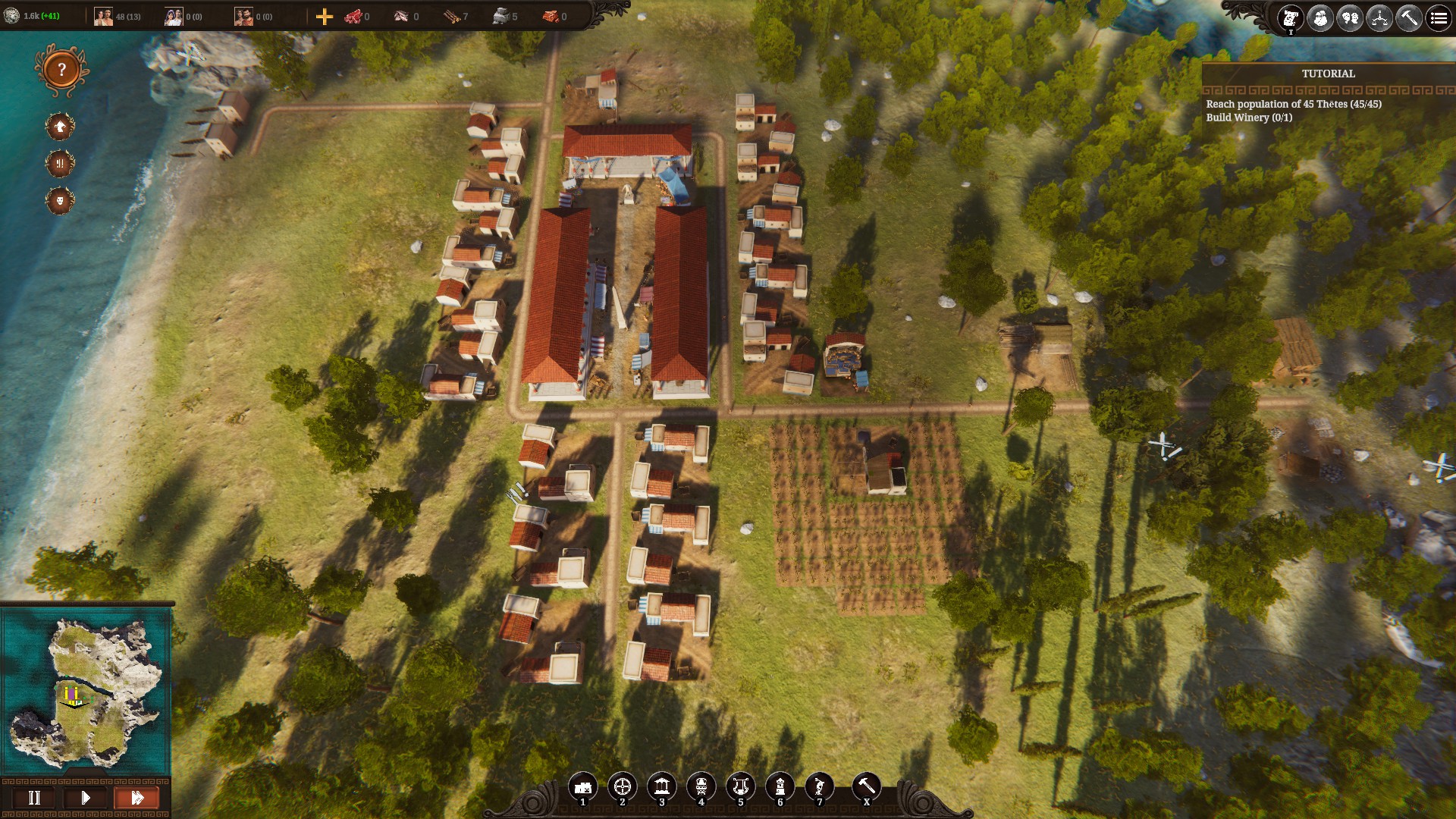Pause the game
This screenshot has height=819, width=1456.
click(x=34, y=798)
